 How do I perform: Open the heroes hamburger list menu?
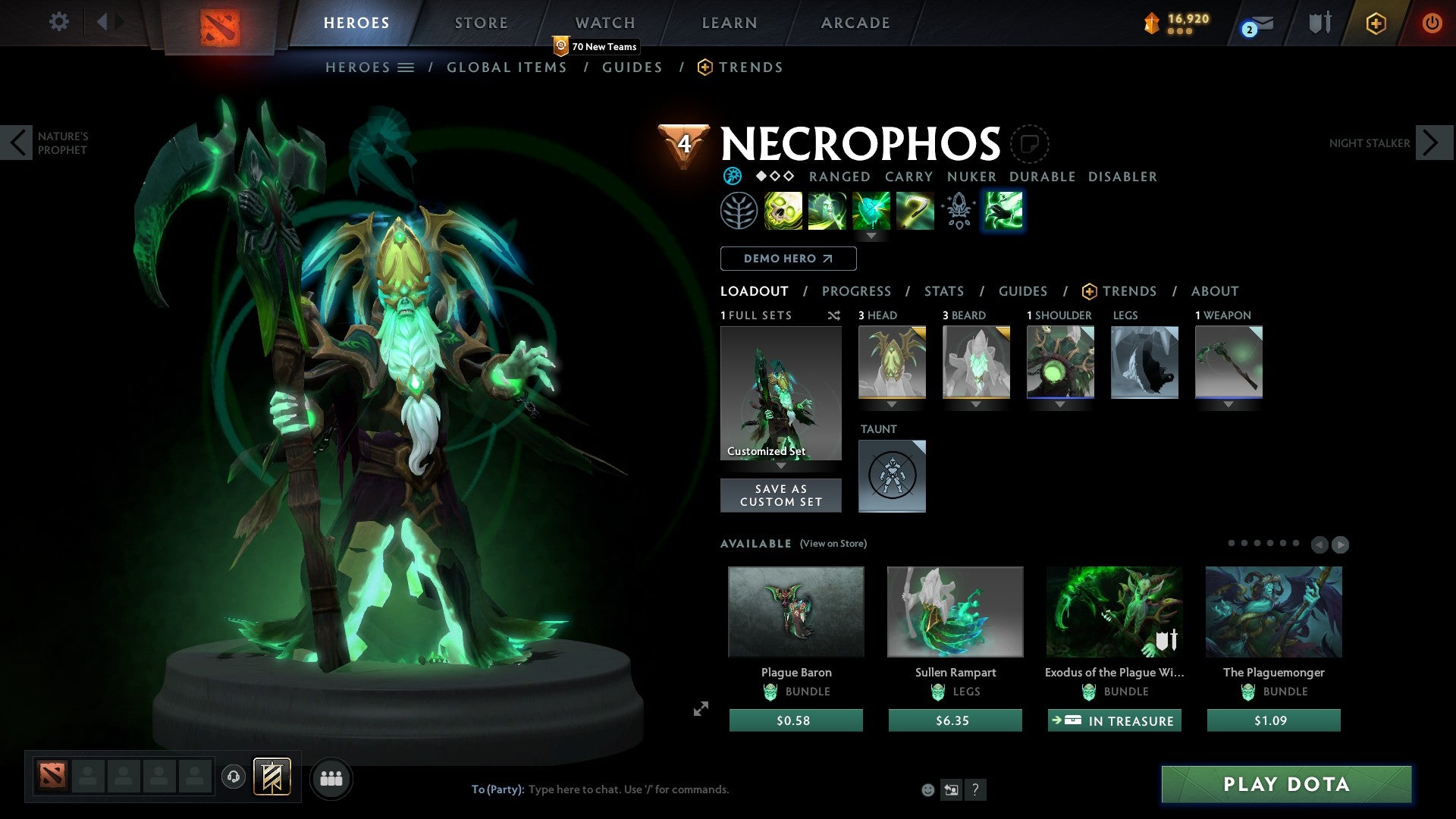[x=406, y=67]
